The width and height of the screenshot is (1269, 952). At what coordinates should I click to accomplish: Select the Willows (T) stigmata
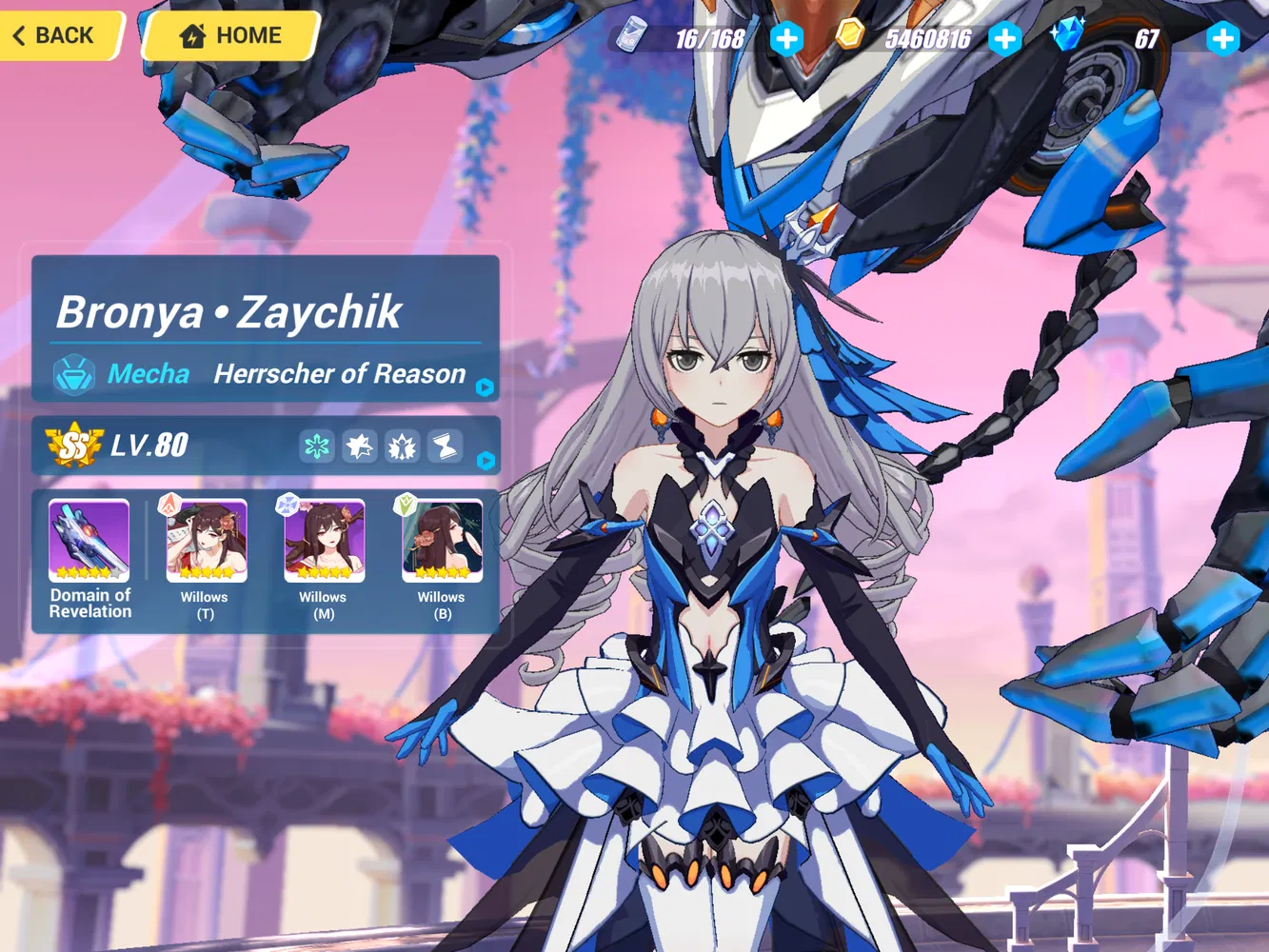click(x=205, y=541)
